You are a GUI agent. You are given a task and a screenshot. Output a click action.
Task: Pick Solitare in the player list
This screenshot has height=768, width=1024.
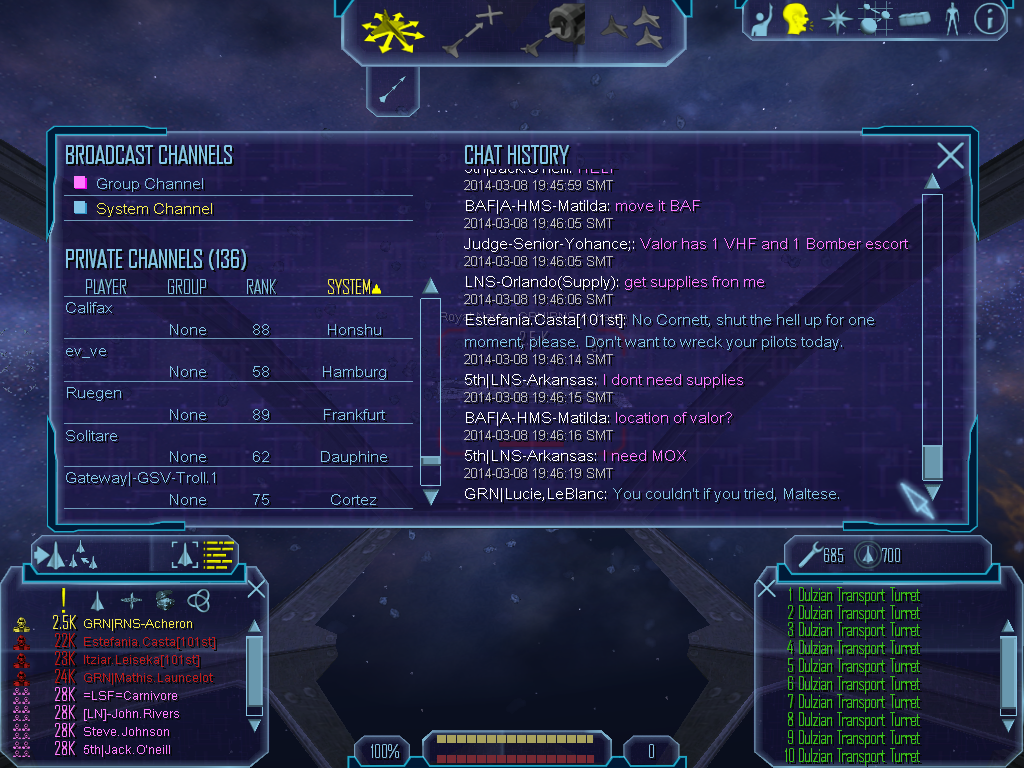[x=92, y=436]
